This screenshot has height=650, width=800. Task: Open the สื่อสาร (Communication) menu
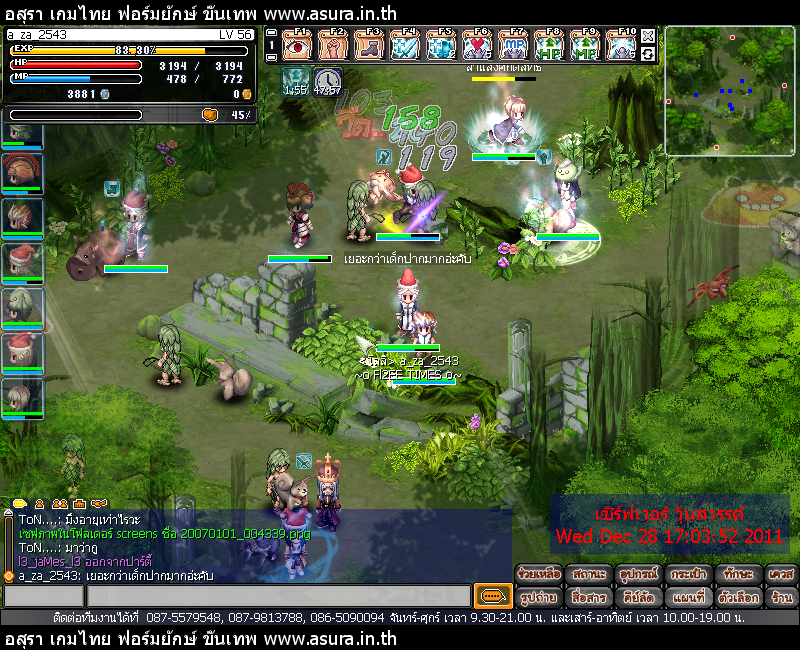click(589, 597)
